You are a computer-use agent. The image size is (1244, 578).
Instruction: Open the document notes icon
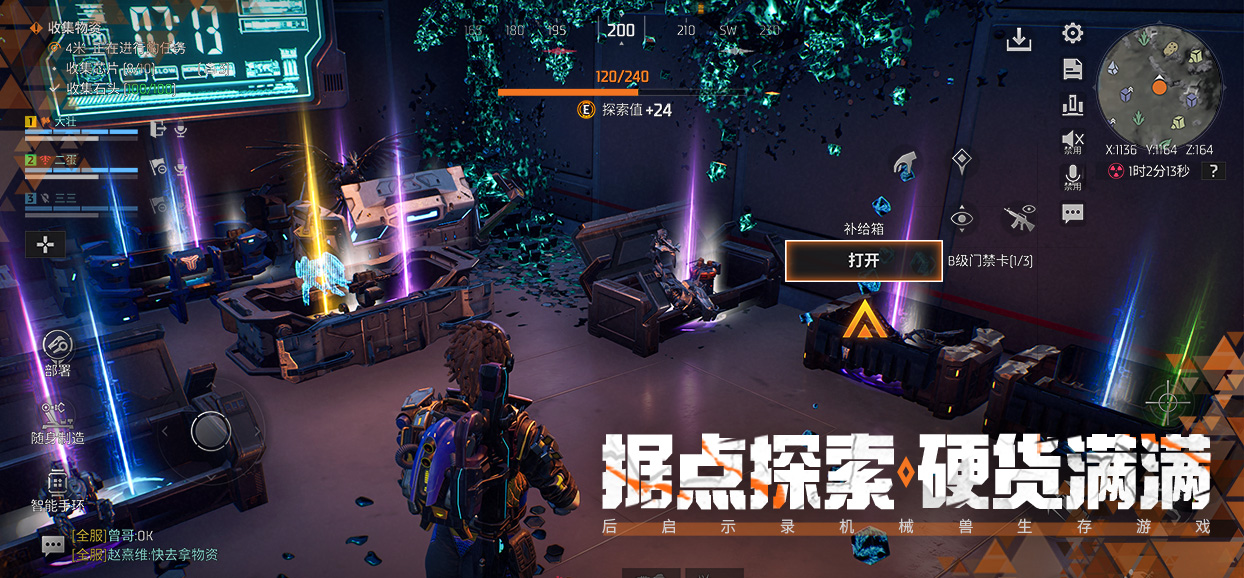coord(1072,69)
